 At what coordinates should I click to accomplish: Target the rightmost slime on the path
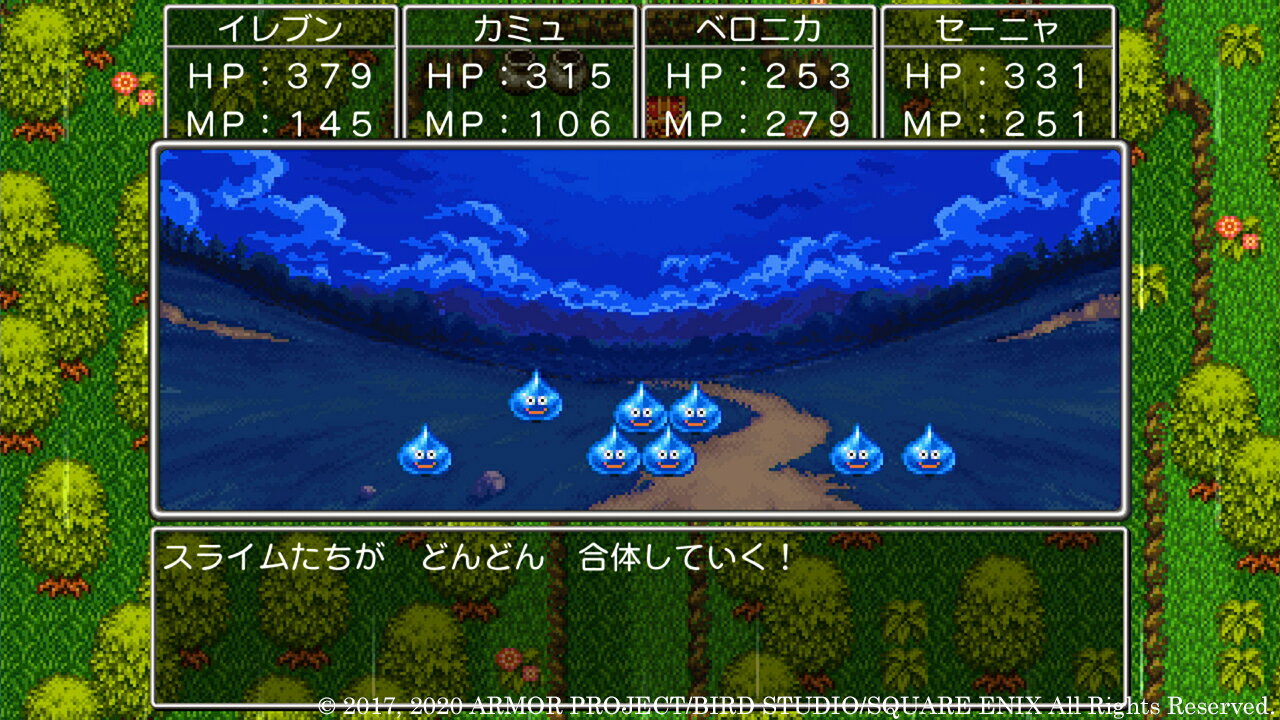(930, 456)
